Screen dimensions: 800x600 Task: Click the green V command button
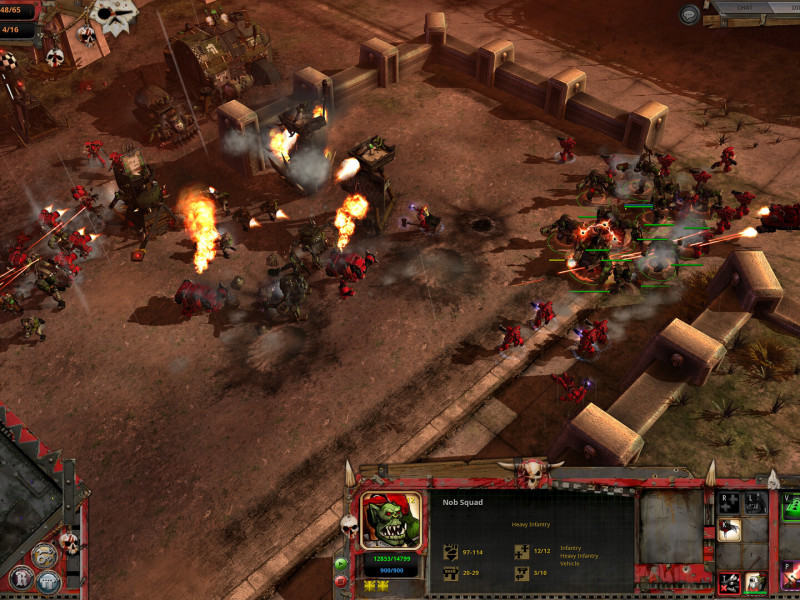pyautogui.click(x=790, y=507)
